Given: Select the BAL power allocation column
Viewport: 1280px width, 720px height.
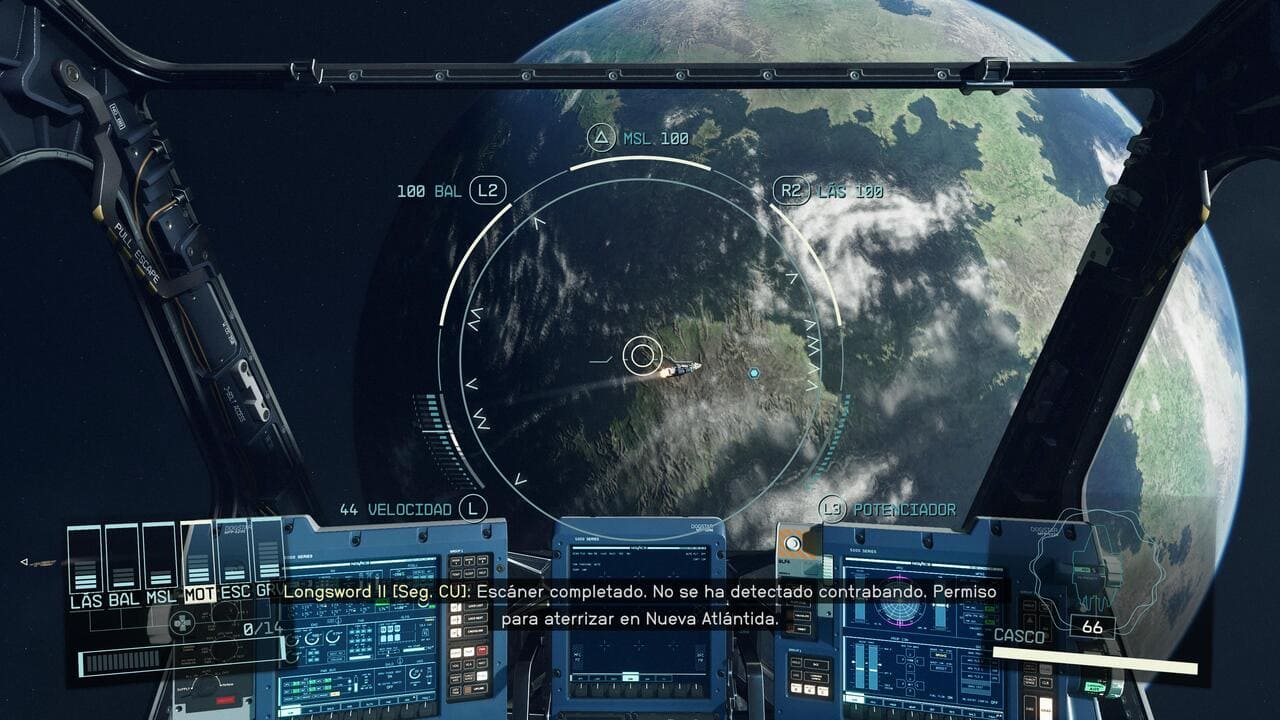Looking at the screenshot, I should pos(123,561).
